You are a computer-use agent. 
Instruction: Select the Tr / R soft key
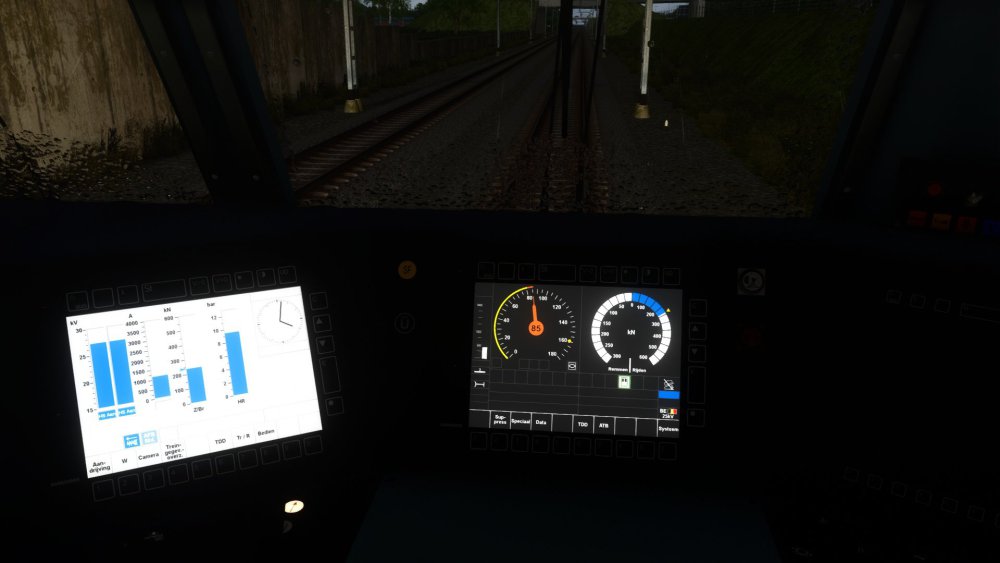244,438
